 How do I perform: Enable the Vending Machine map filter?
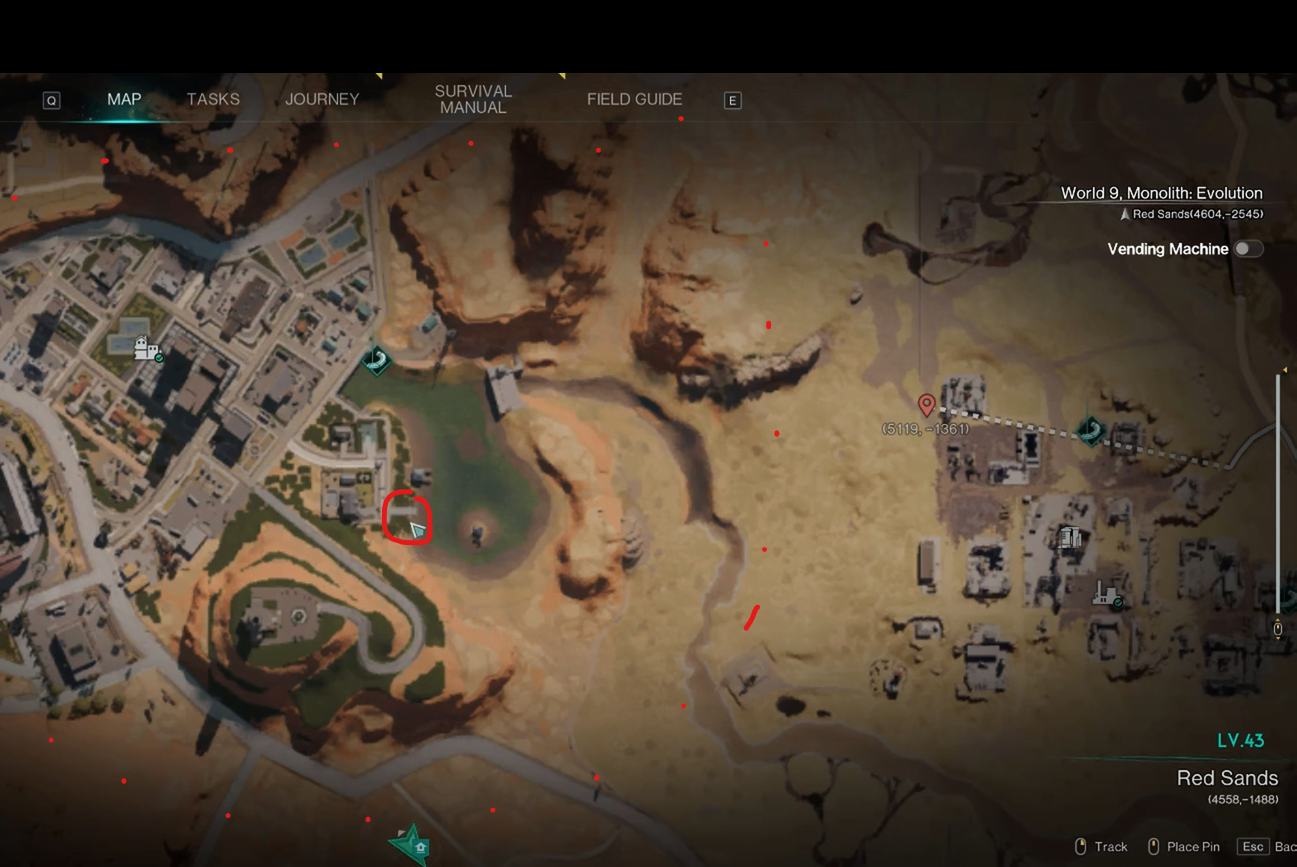pyautogui.click(x=1250, y=249)
